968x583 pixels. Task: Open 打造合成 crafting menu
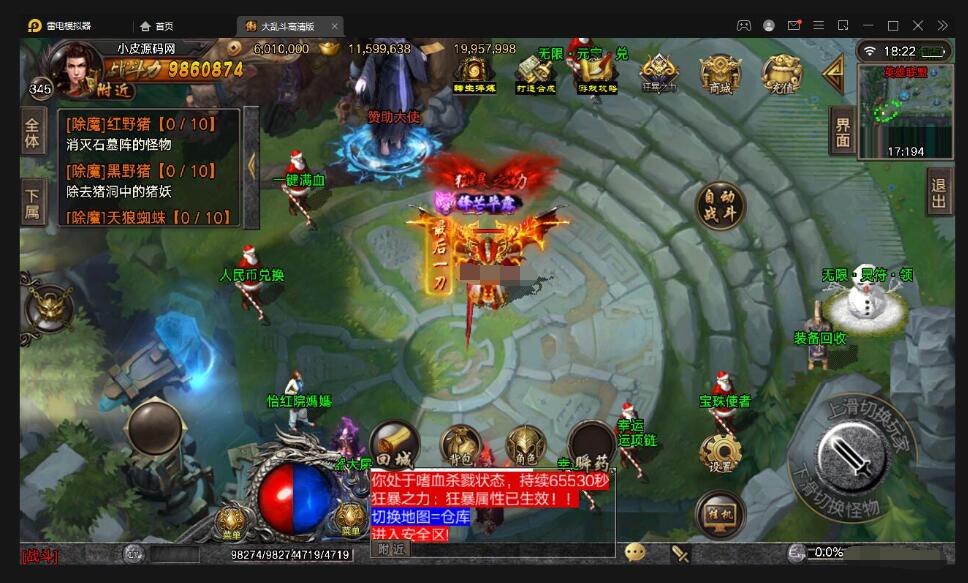[x=536, y=73]
